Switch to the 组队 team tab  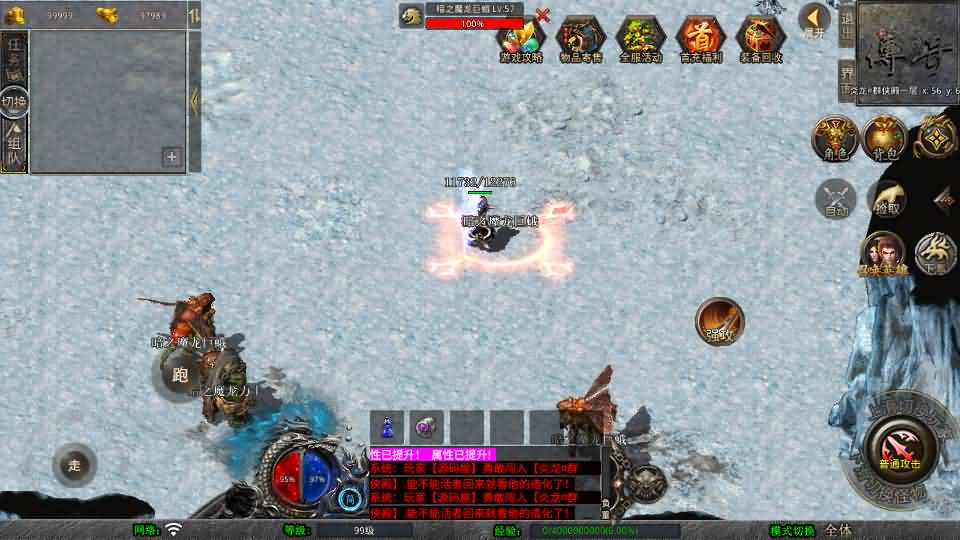pos(14,147)
